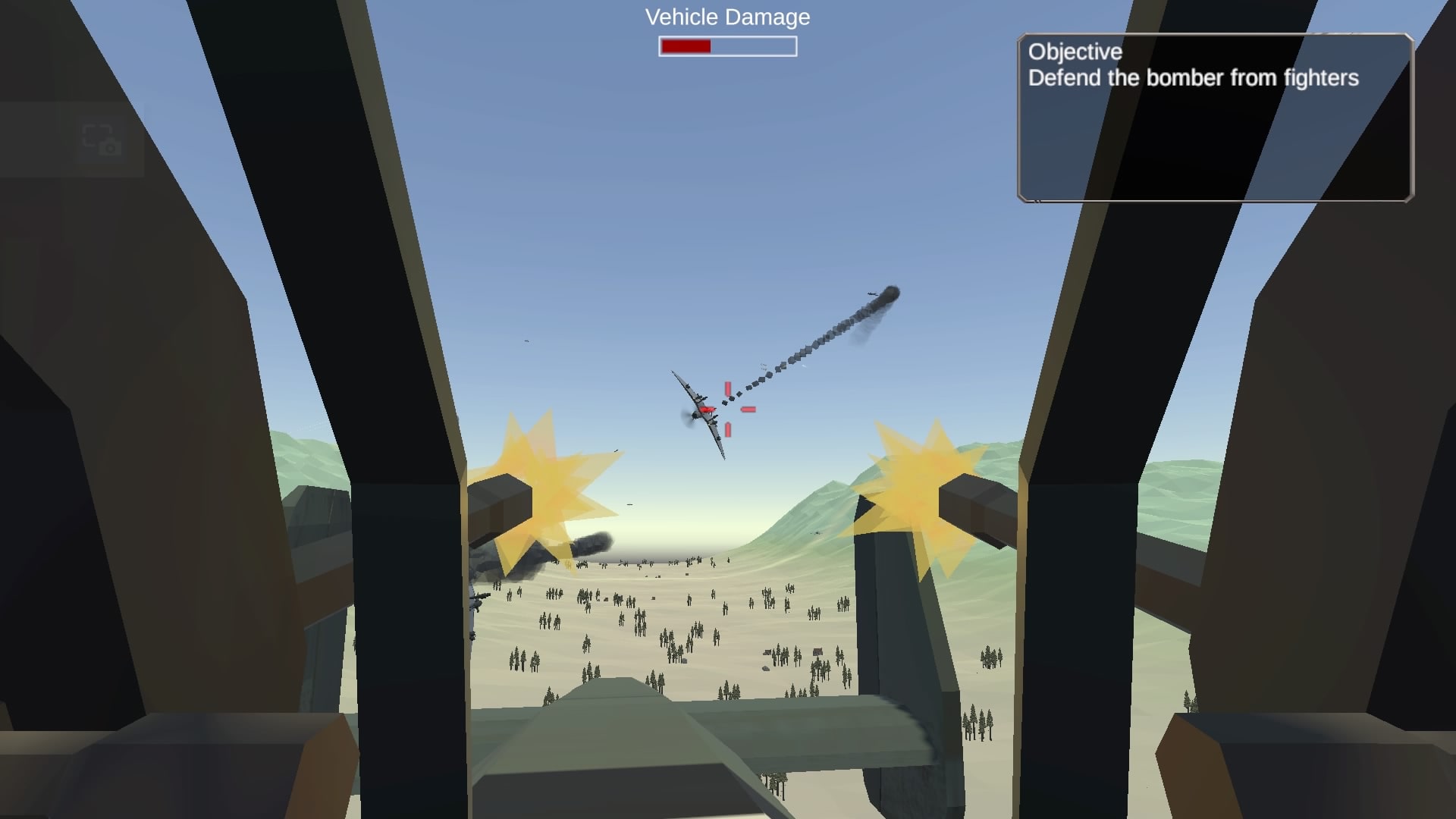1456x819 pixels.
Task: Click the red vehicle damage progress bar
Action: click(x=685, y=46)
